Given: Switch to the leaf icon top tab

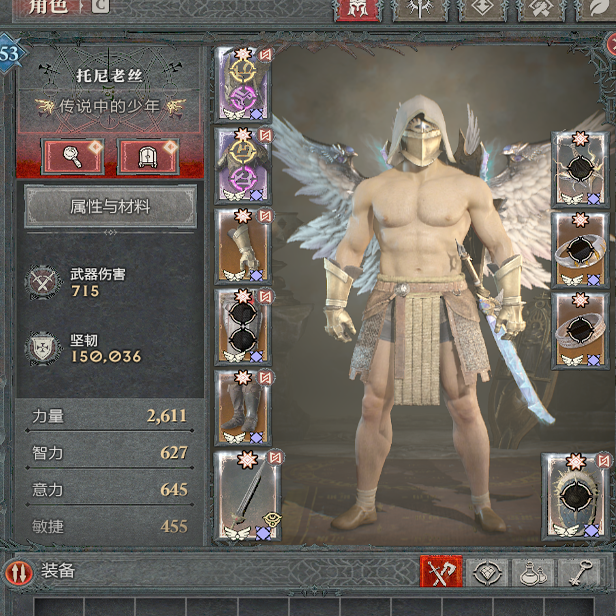Looking at the screenshot, I should tap(597, 9).
